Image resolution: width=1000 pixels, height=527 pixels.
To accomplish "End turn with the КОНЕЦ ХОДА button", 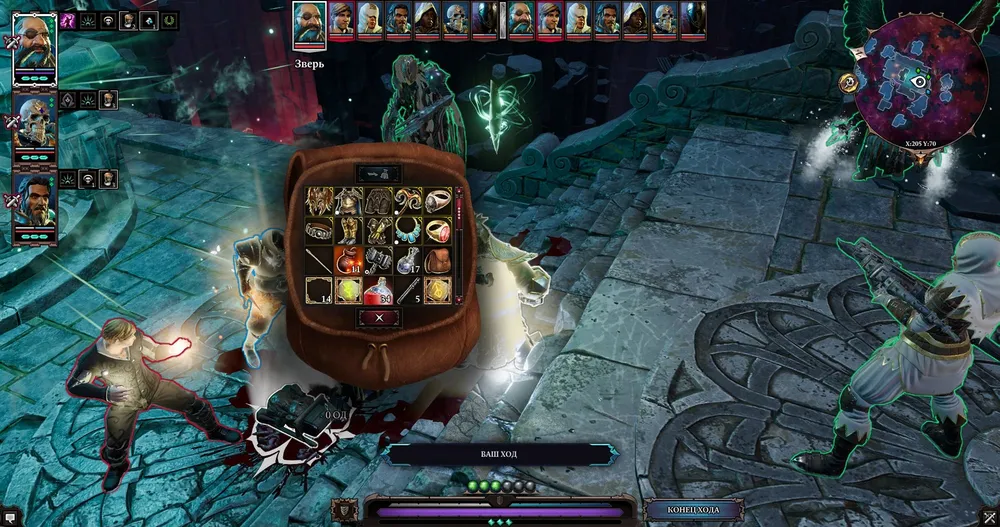I will (x=684, y=509).
